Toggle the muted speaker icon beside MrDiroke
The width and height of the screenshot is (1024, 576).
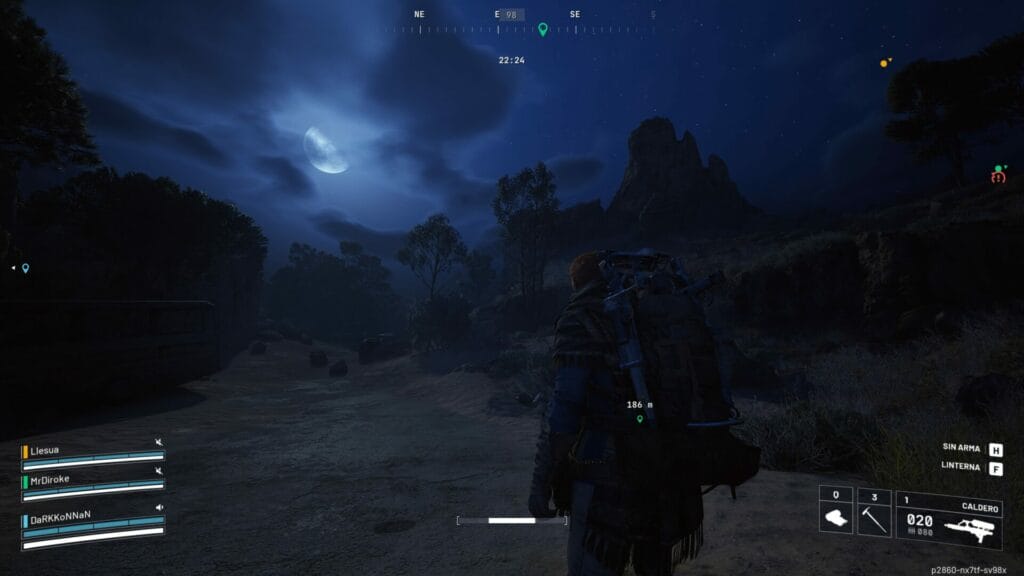(159, 471)
